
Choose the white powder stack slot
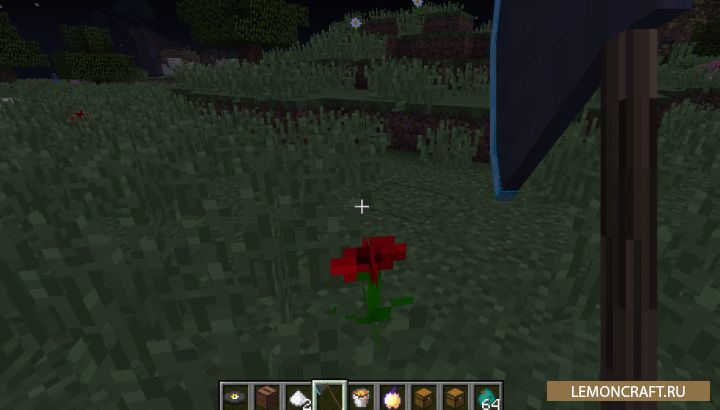click(298, 396)
